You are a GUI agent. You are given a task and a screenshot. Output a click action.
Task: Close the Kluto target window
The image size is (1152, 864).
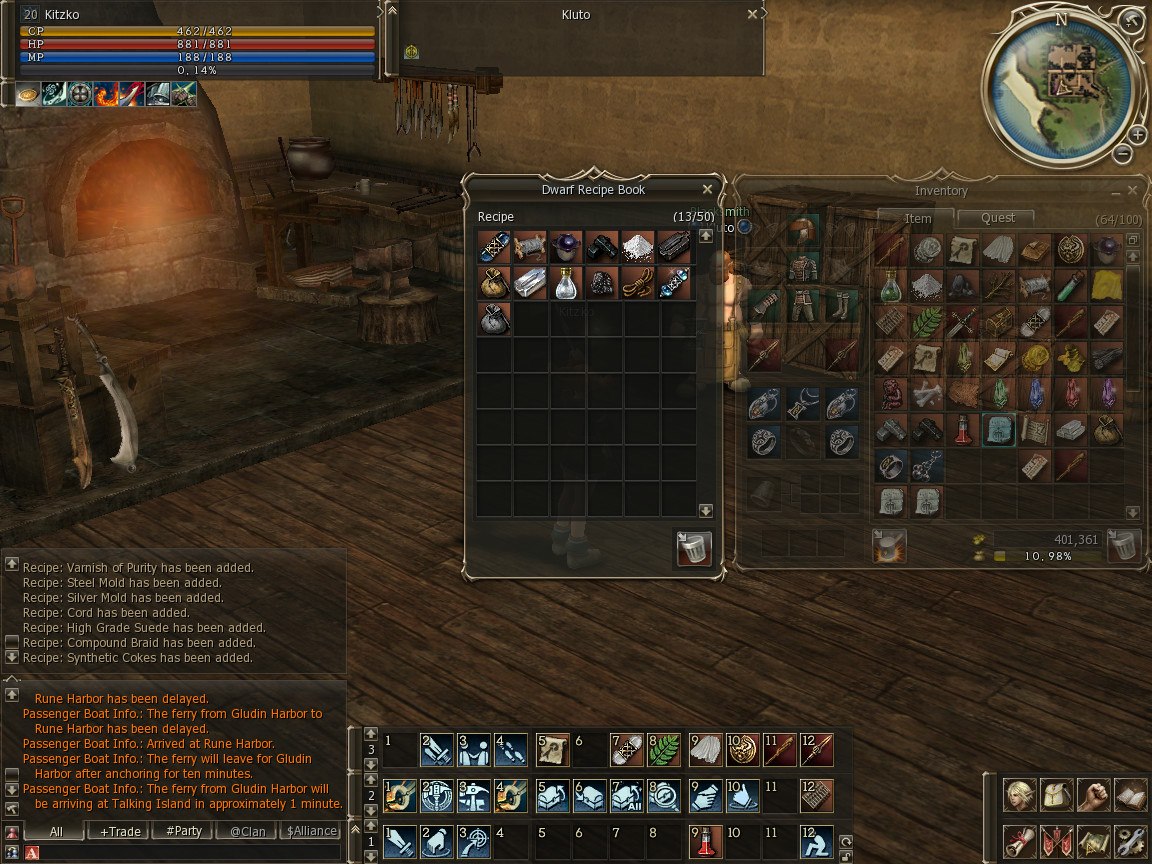(x=752, y=15)
